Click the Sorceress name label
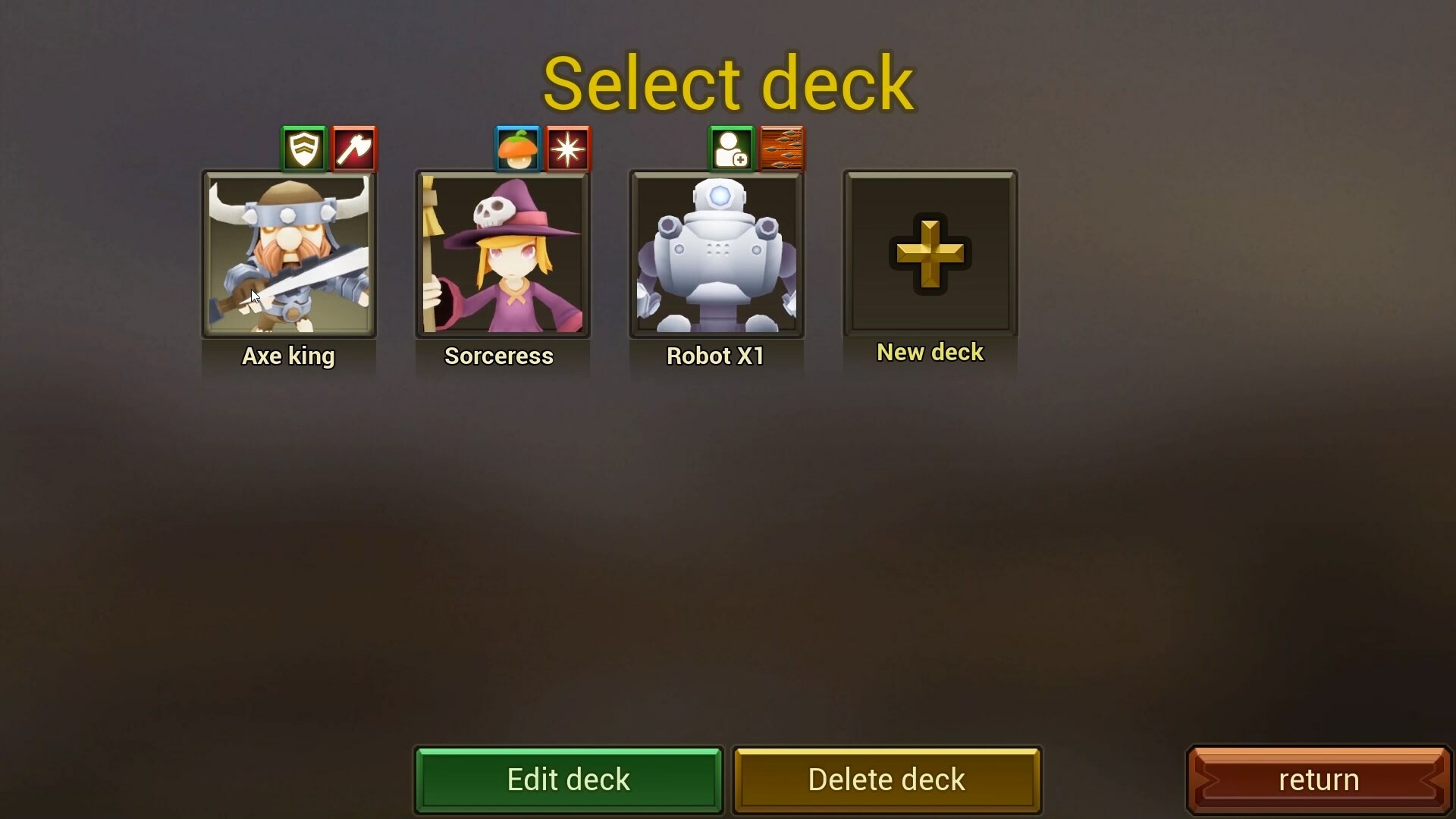 pyautogui.click(x=500, y=356)
